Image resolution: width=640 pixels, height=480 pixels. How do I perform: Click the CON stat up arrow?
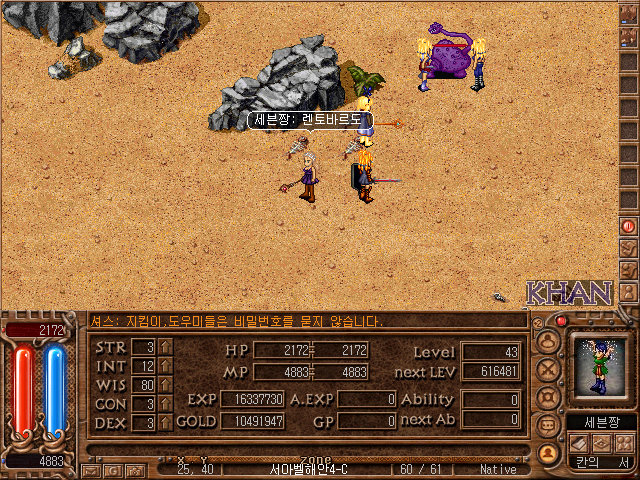coord(166,404)
